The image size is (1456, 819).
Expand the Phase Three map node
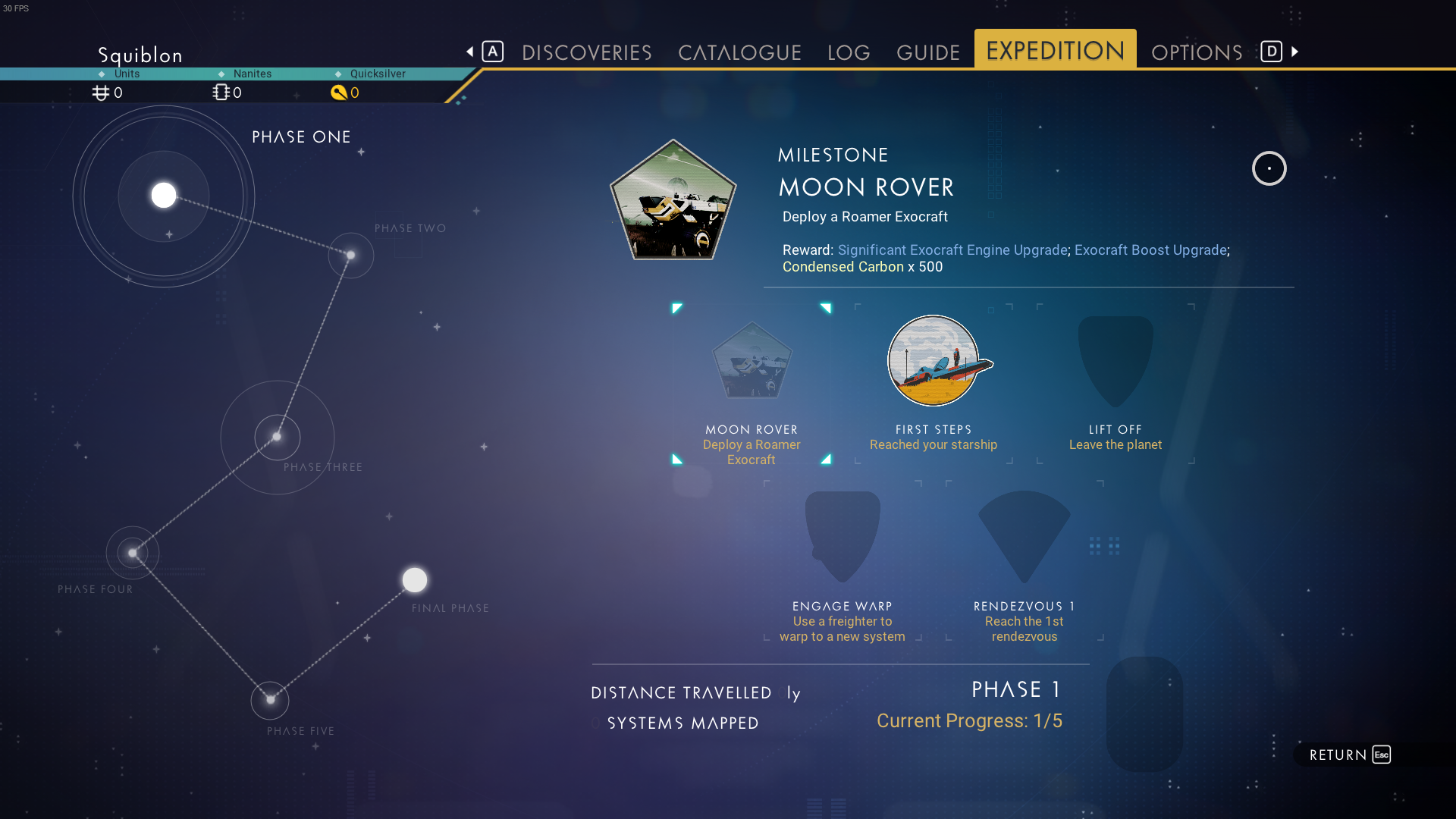278,438
